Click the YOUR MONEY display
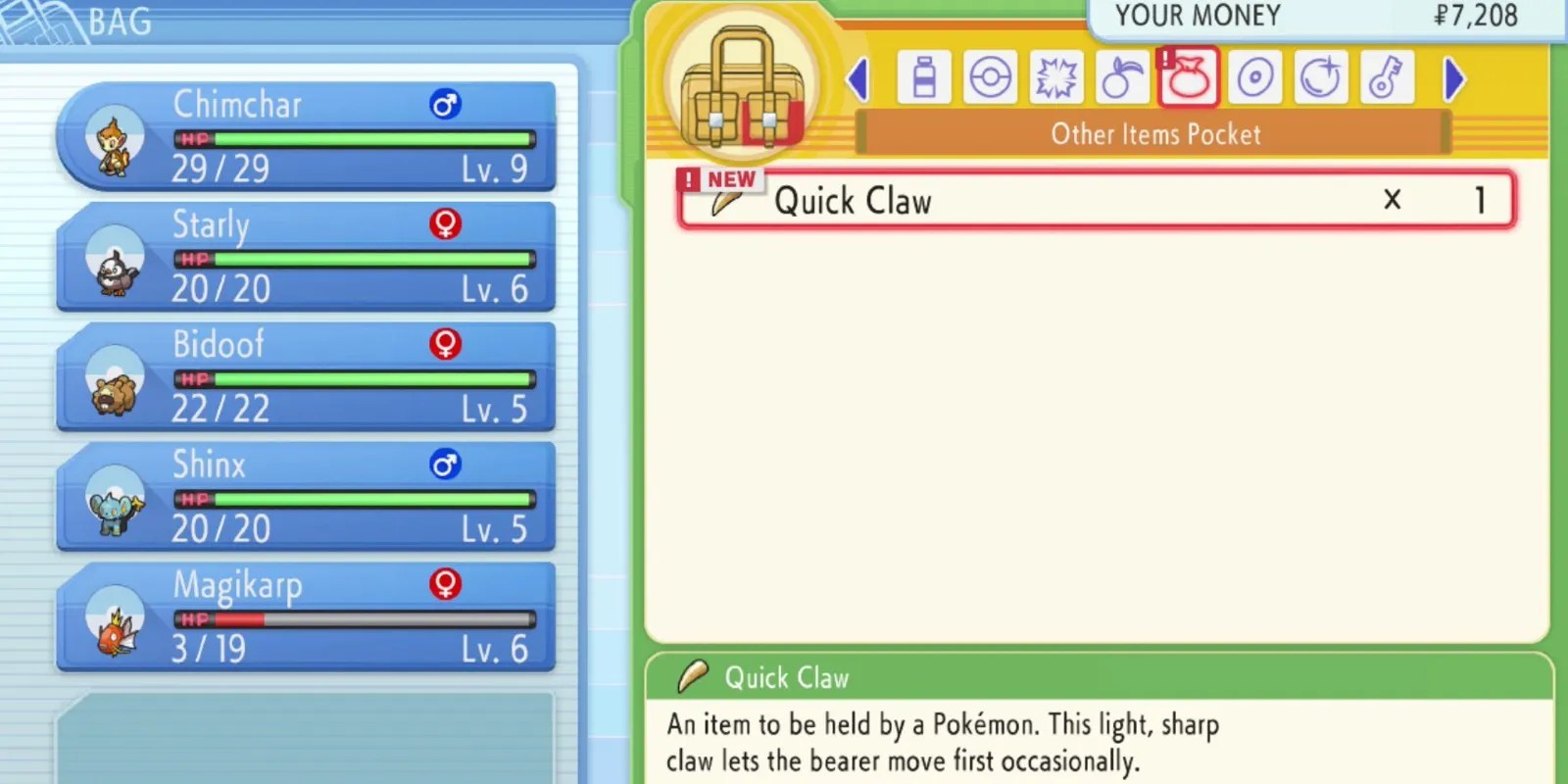Image resolution: width=1568 pixels, height=784 pixels. click(x=1323, y=16)
